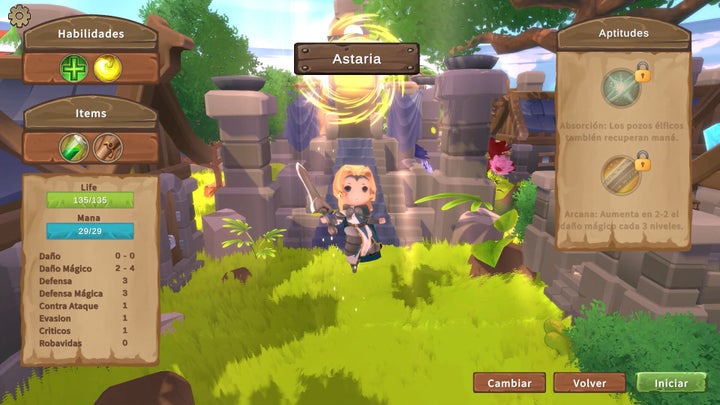
Task: Select the green cross healing ability
Action: click(x=74, y=68)
